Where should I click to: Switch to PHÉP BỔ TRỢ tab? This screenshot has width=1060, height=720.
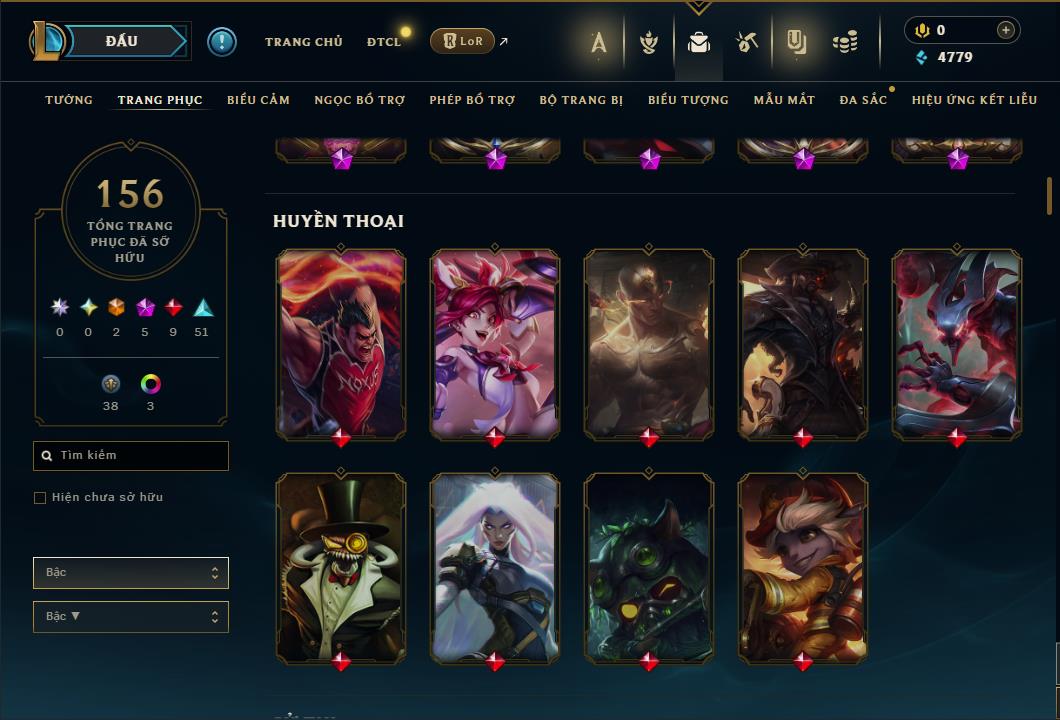(x=472, y=100)
